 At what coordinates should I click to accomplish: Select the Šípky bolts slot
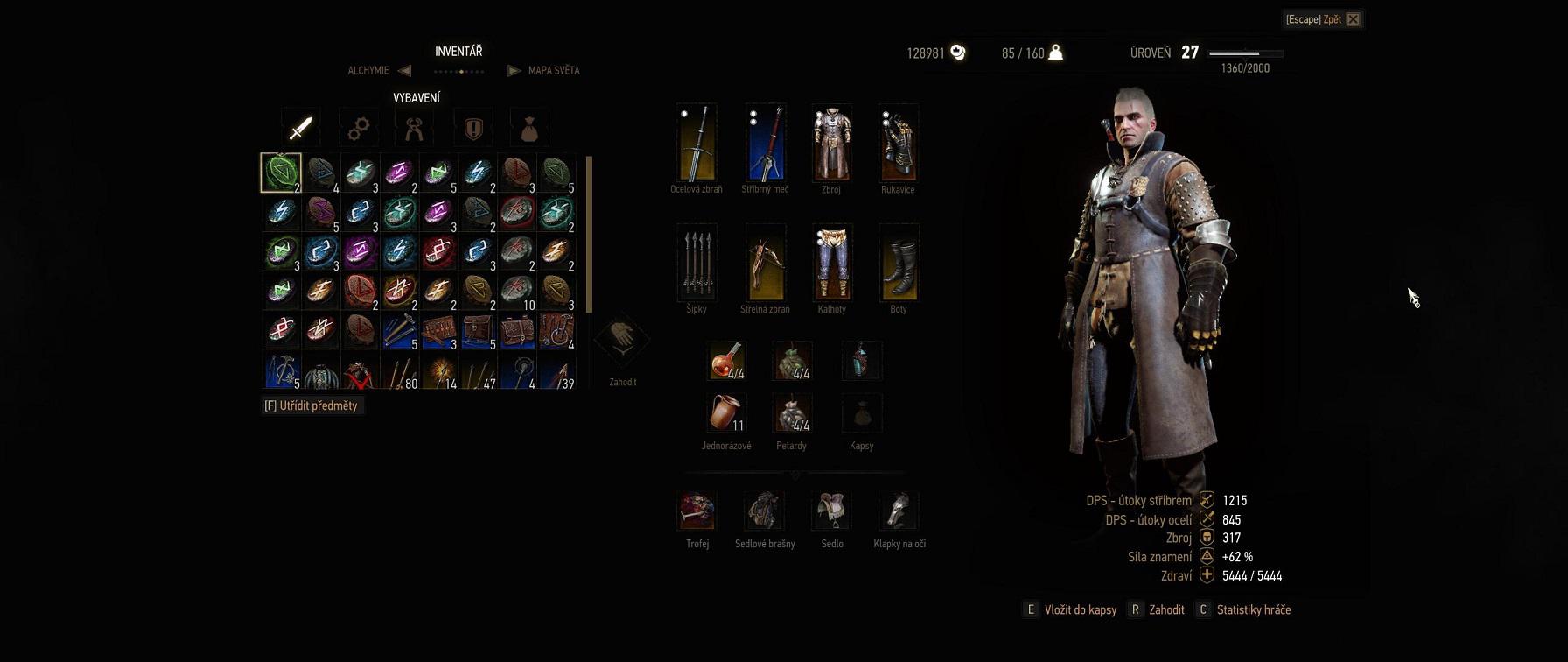696,263
